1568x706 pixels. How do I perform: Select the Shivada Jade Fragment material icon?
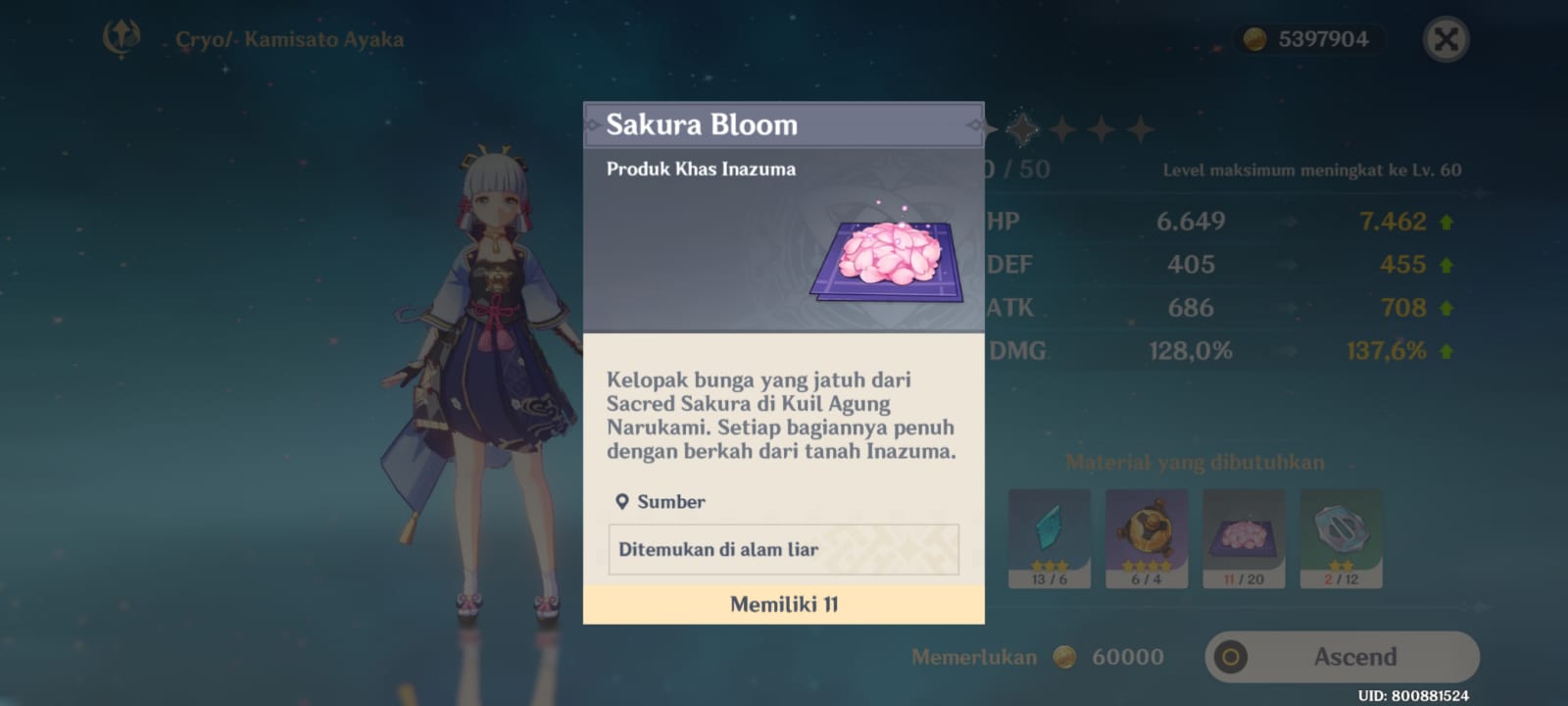coord(1048,534)
